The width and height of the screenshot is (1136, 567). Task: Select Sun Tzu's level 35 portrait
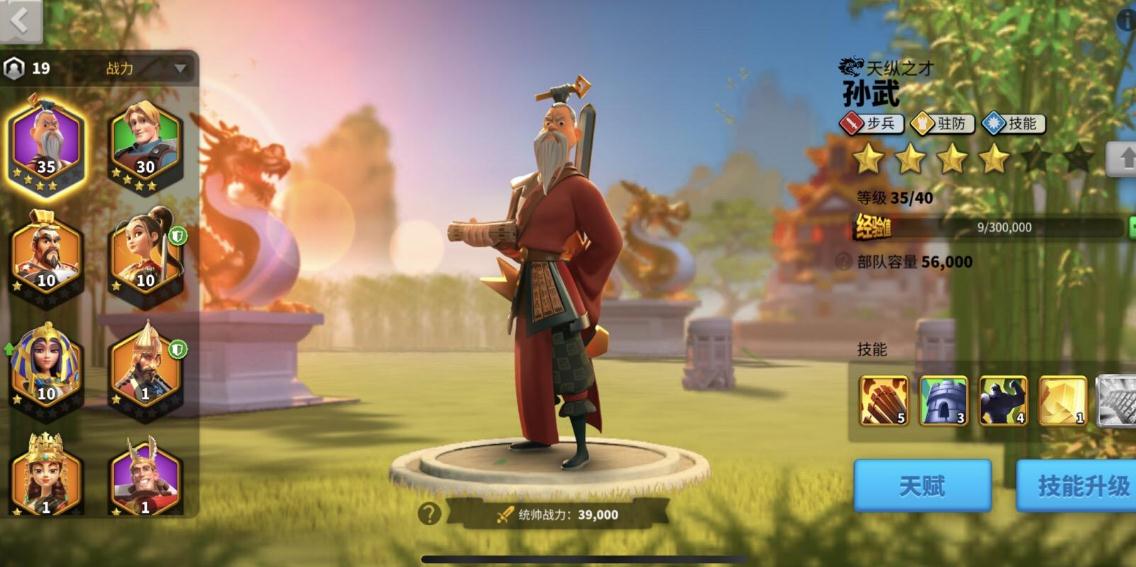pyautogui.click(x=46, y=147)
